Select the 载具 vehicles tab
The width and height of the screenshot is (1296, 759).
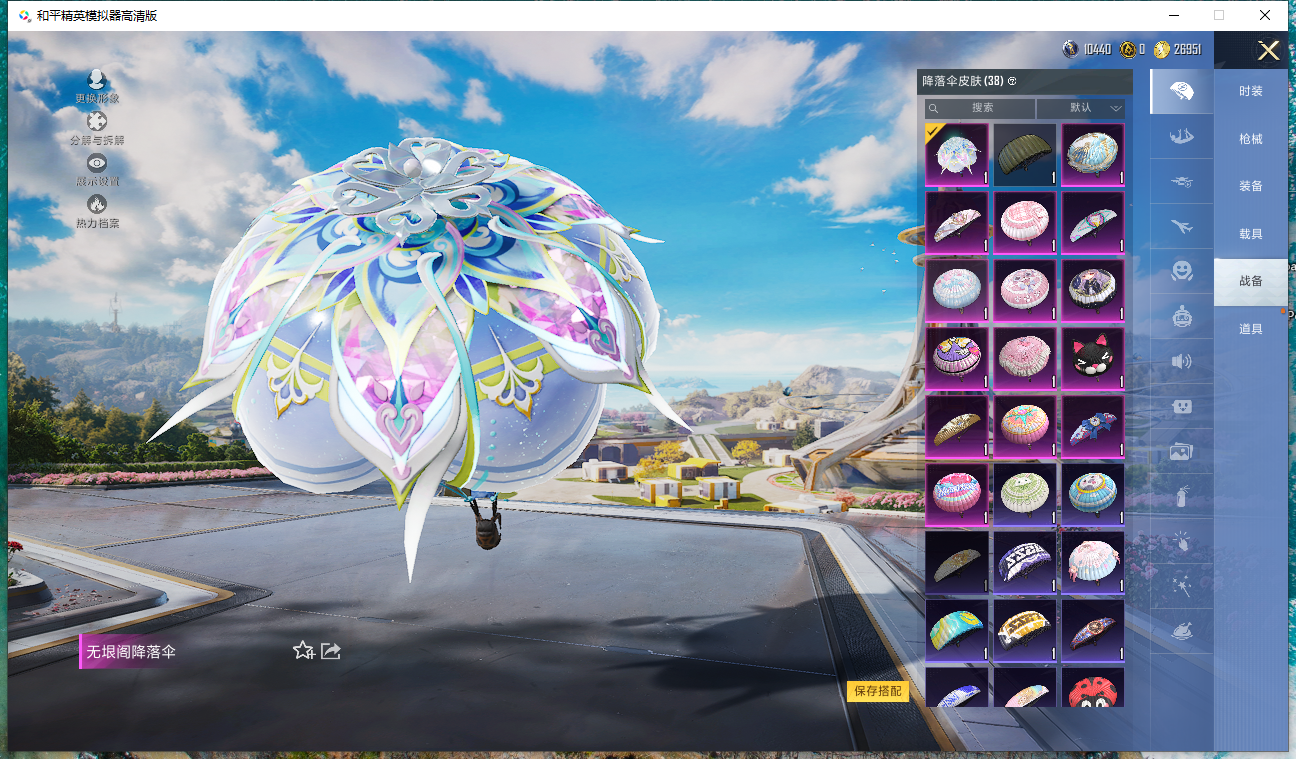coord(1250,234)
